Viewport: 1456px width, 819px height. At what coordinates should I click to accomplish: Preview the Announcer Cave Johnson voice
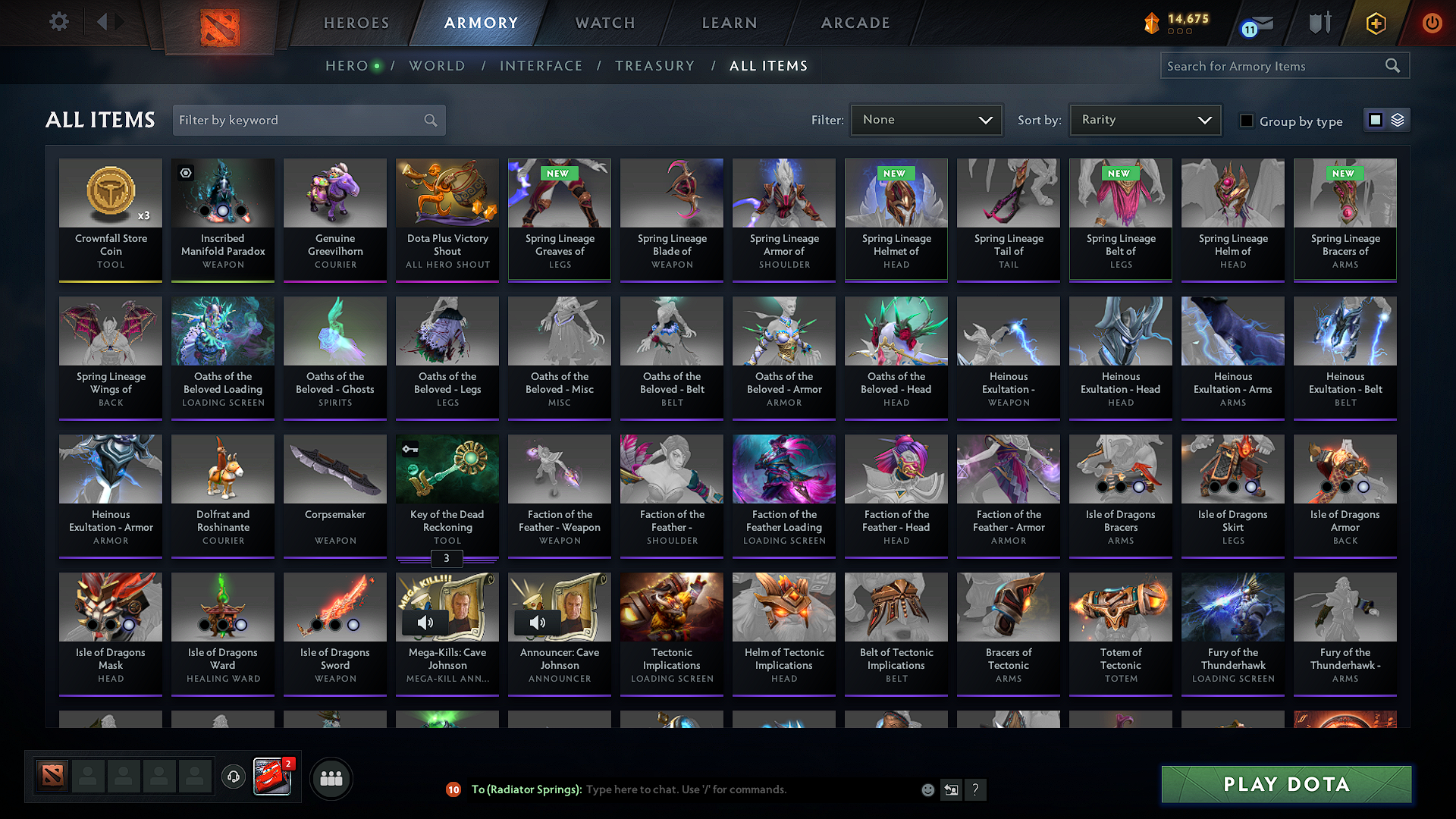pos(538,623)
